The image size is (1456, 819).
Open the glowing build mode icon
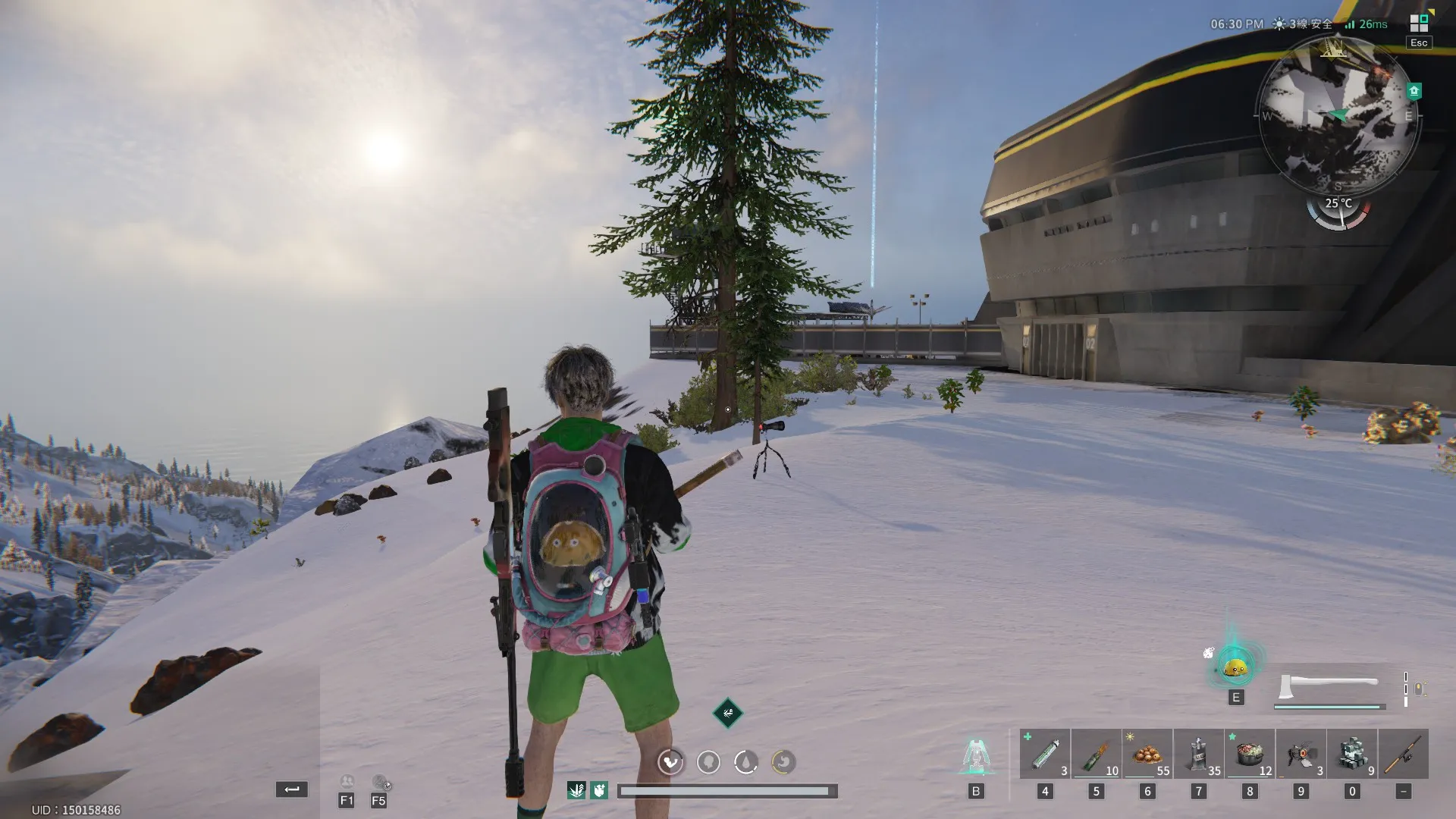click(x=976, y=756)
